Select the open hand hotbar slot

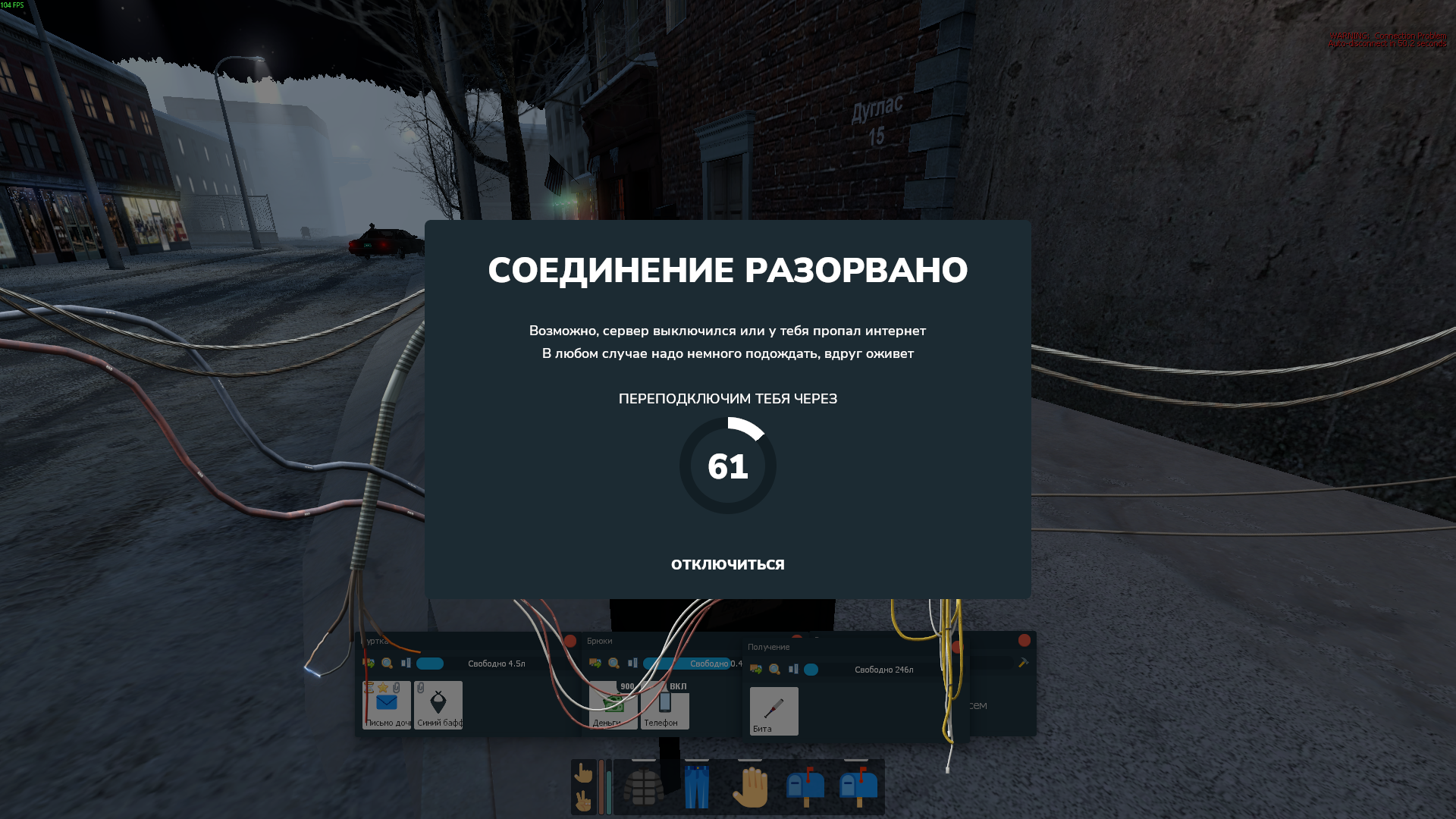[750, 787]
